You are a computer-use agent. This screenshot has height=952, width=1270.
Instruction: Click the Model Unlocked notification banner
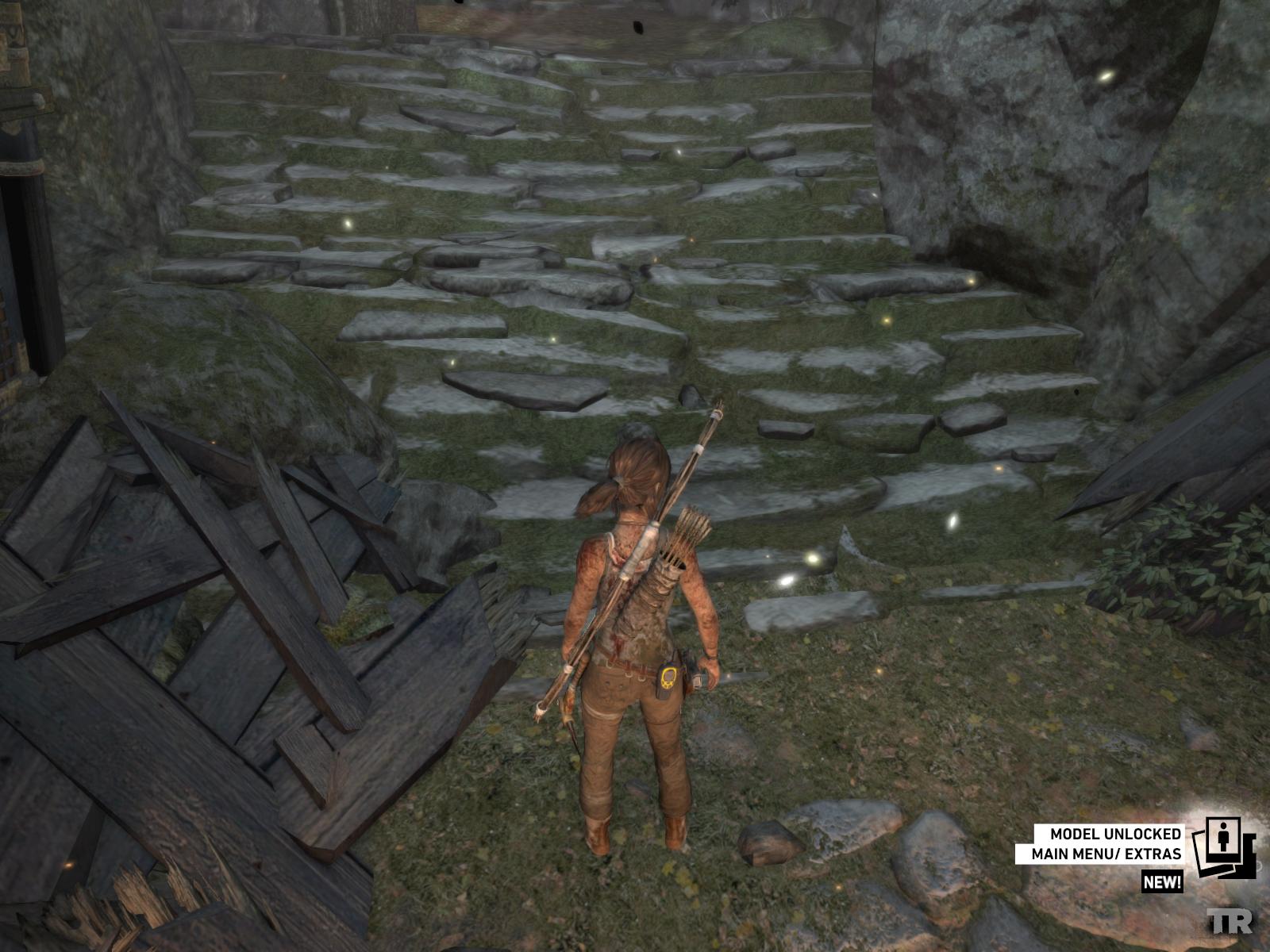[1107, 844]
